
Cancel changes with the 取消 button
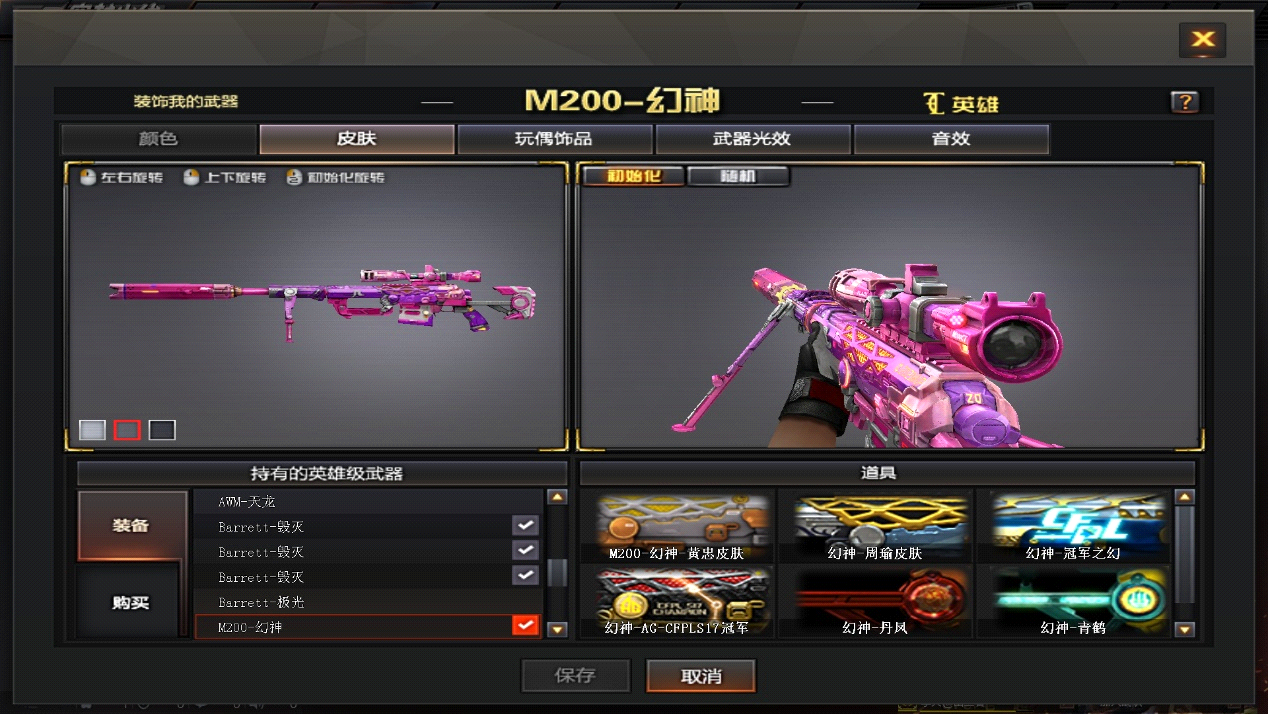click(701, 676)
